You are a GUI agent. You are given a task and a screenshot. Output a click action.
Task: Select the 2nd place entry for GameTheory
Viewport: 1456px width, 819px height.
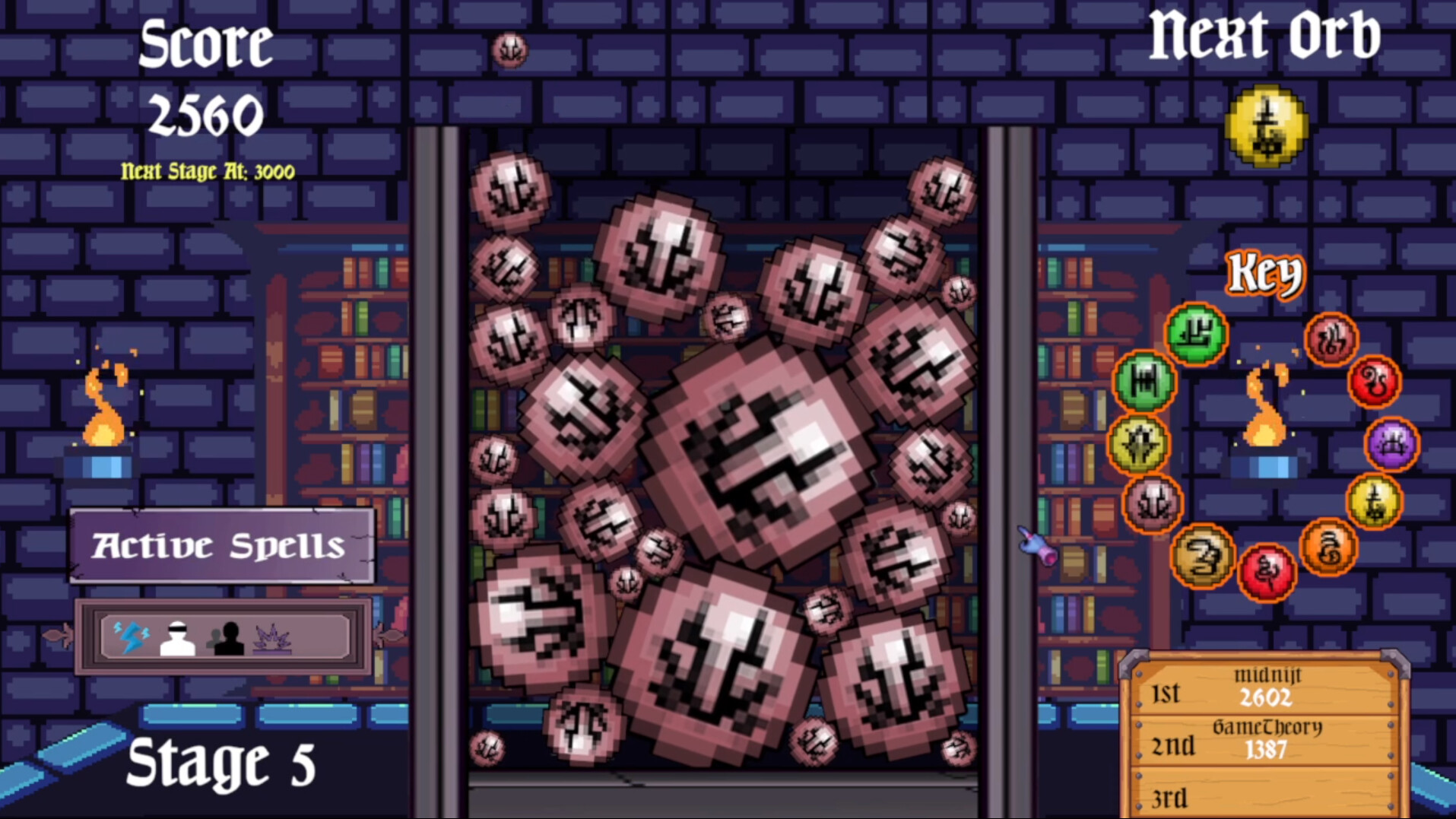(x=1267, y=740)
